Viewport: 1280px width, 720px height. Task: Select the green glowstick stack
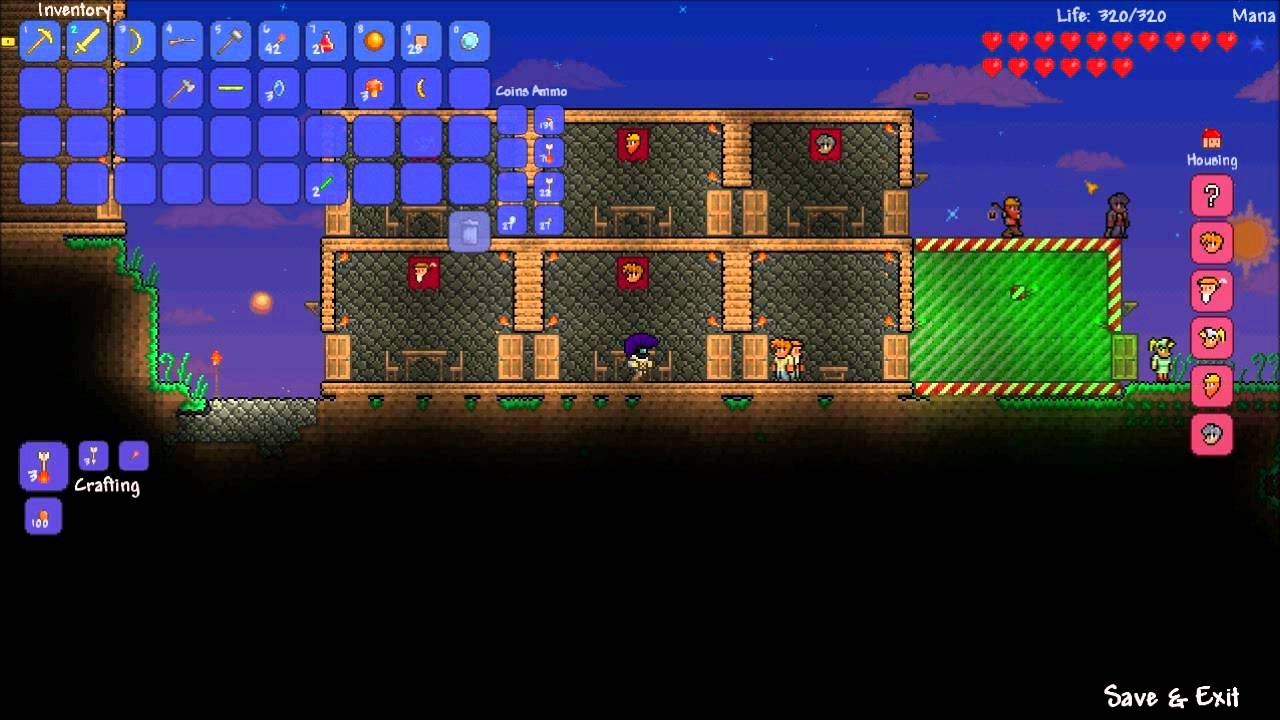325,184
